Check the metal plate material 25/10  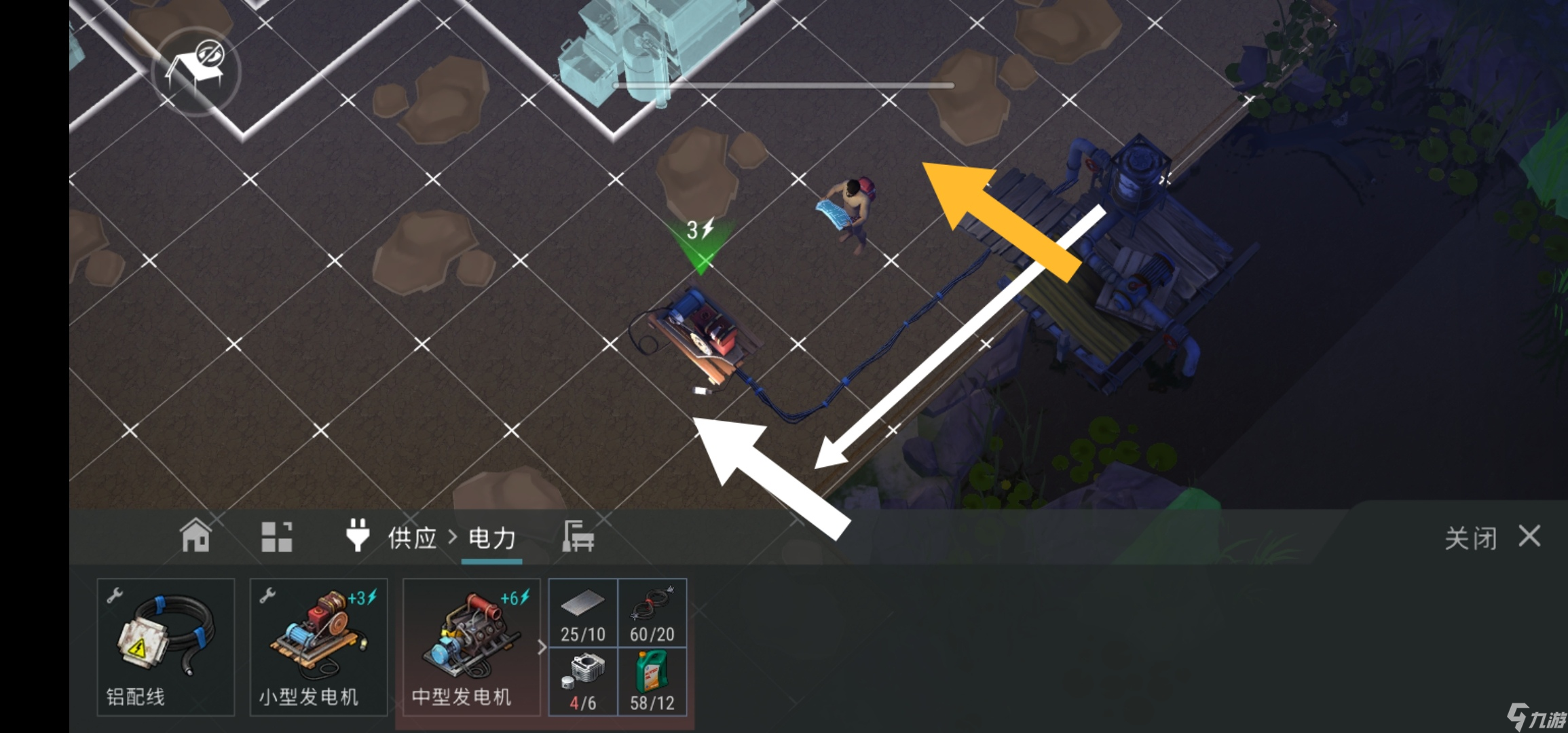click(x=583, y=613)
